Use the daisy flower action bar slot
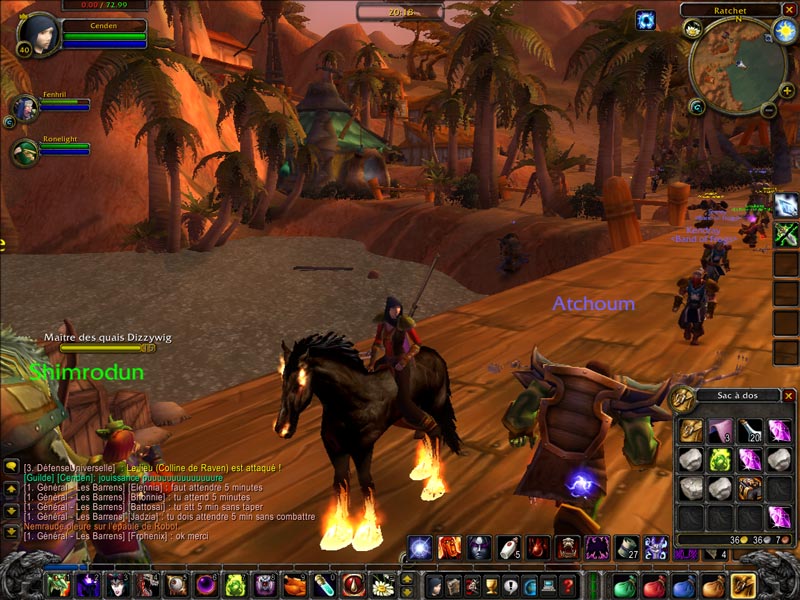Viewport: 800px width, 600px height. pyautogui.click(x=382, y=585)
